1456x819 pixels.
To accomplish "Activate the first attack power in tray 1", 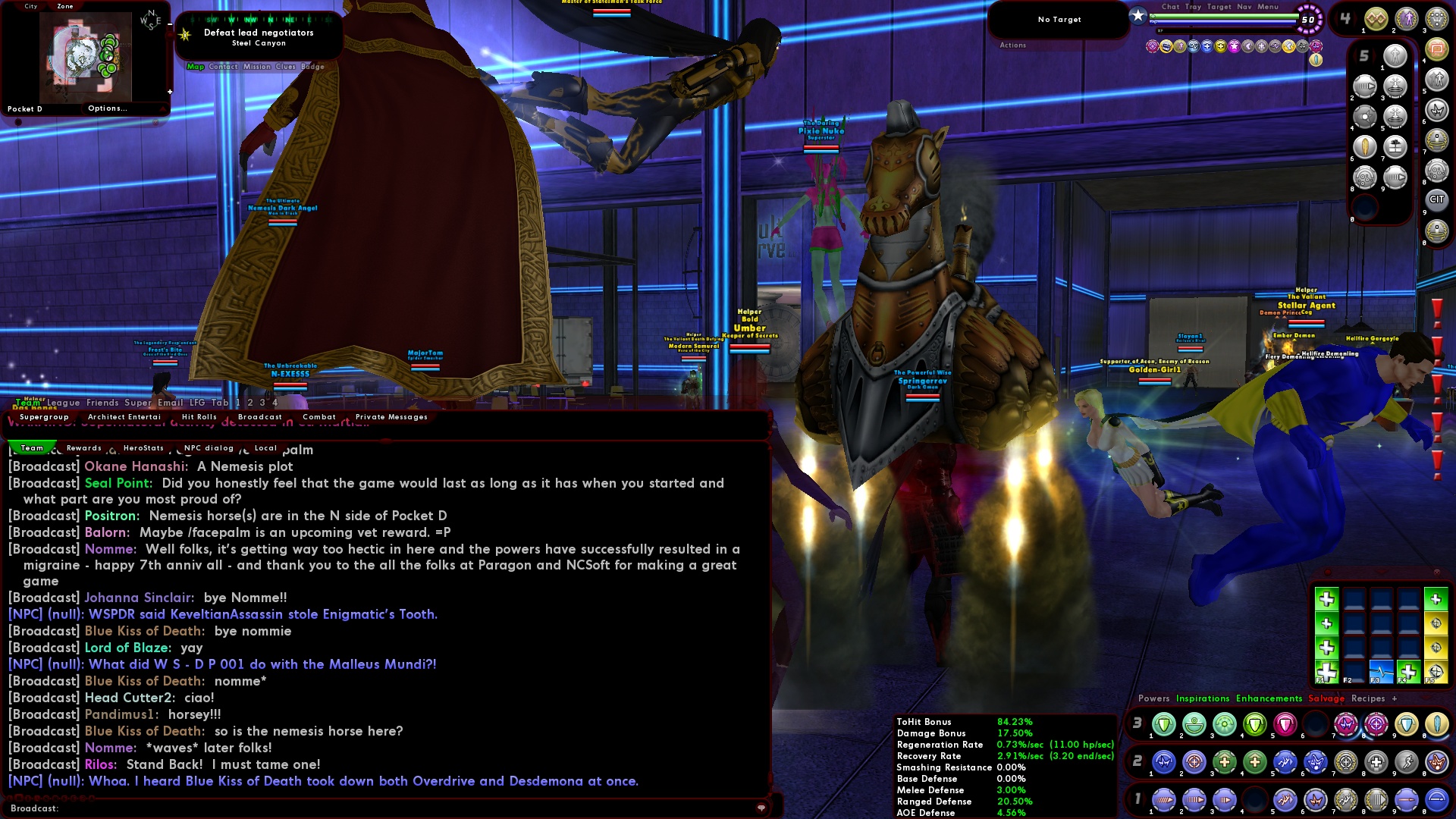I will pos(1164,800).
